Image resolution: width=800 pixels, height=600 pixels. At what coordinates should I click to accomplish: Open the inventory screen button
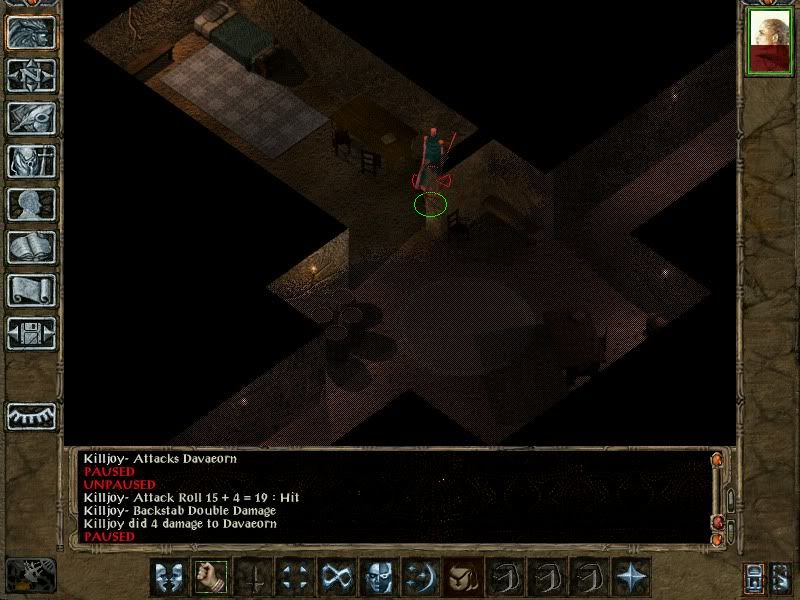(x=31, y=161)
